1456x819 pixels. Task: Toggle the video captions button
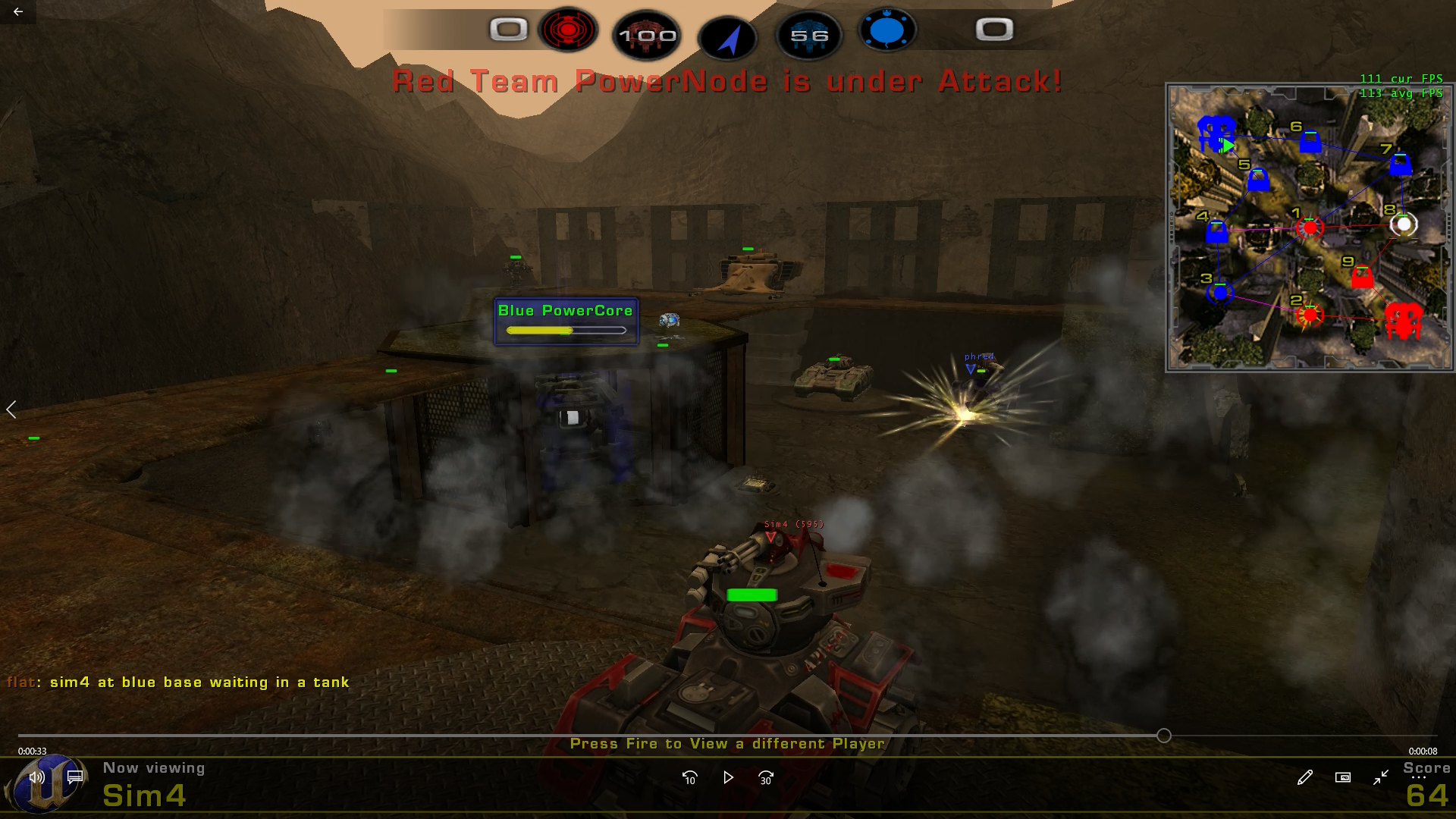(x=75, y=777)
